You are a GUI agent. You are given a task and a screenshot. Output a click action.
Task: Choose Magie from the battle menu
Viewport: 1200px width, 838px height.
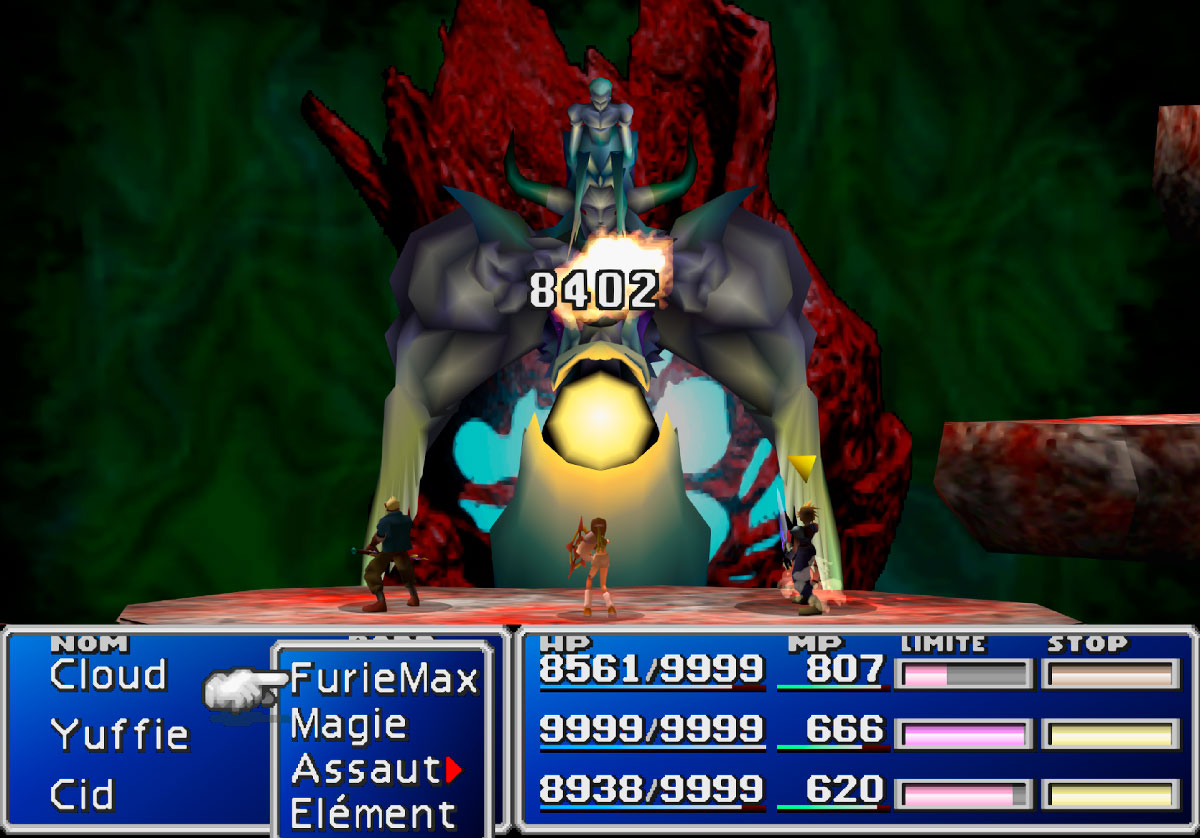(x=348, y=725)
